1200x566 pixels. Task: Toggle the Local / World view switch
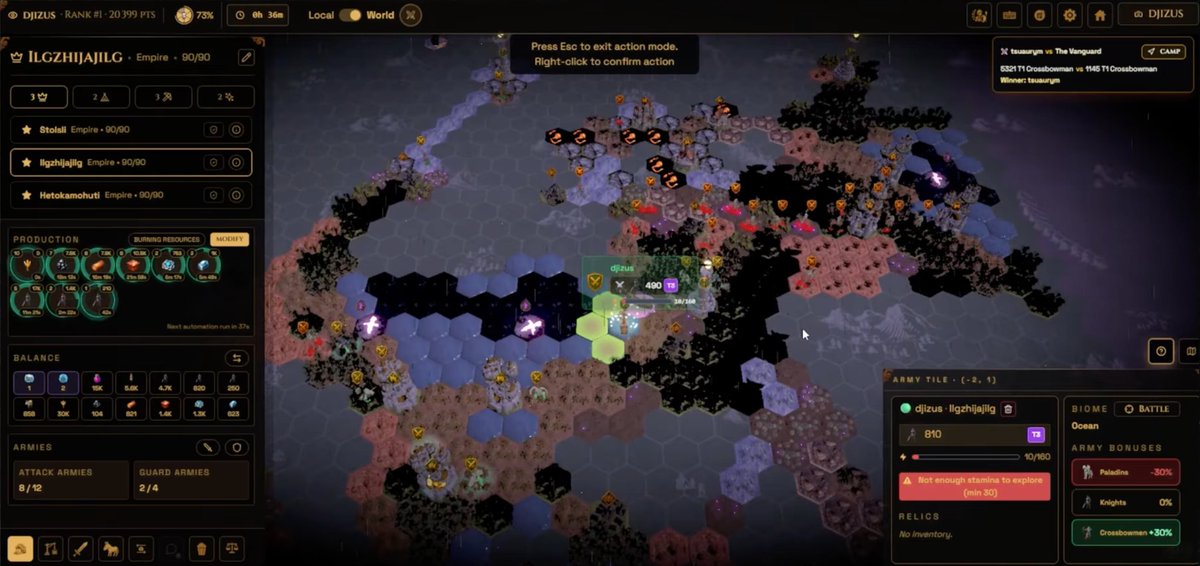(x=350, y=15)
